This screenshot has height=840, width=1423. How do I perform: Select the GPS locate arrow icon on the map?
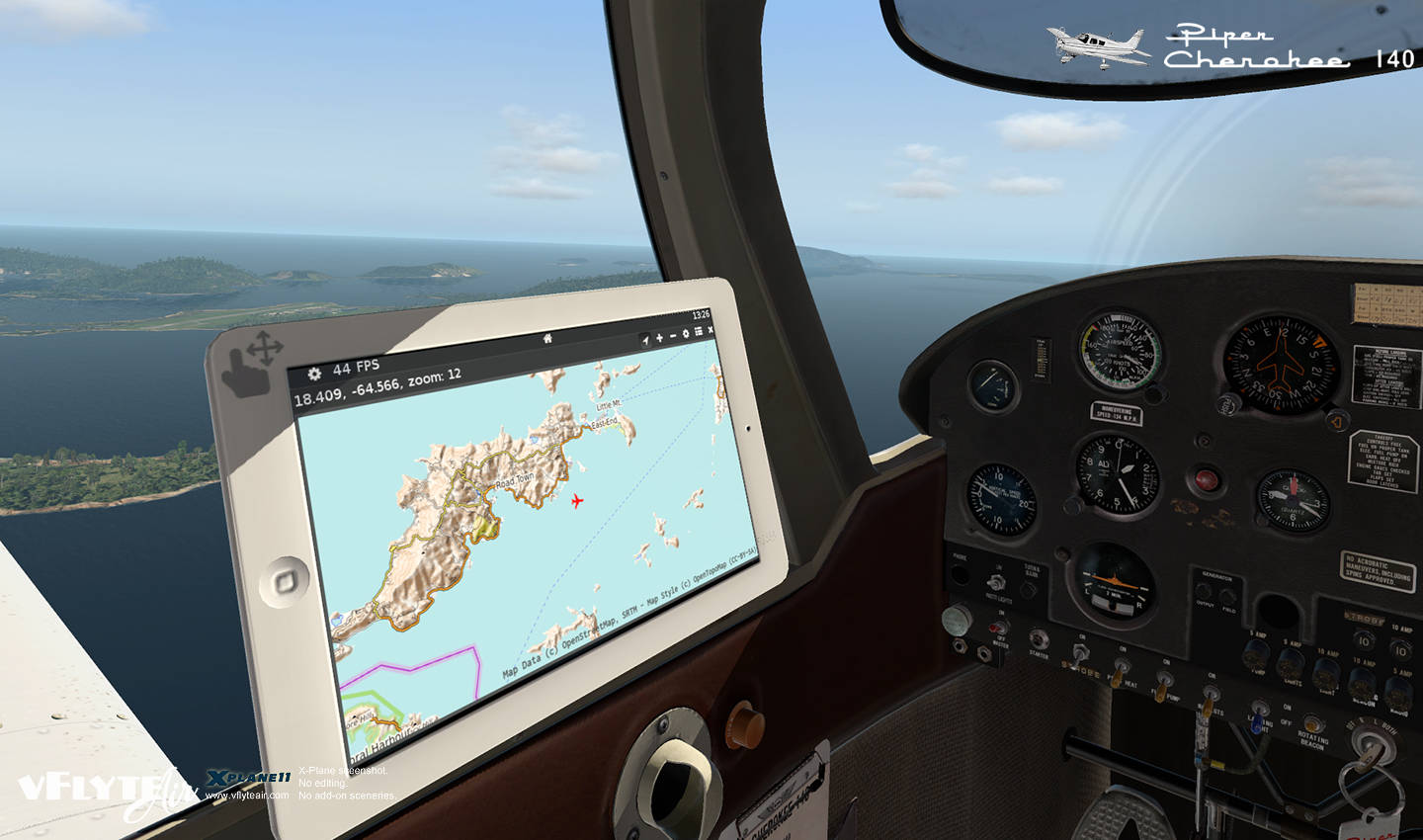pyautogui.click(x=645, y=342)
